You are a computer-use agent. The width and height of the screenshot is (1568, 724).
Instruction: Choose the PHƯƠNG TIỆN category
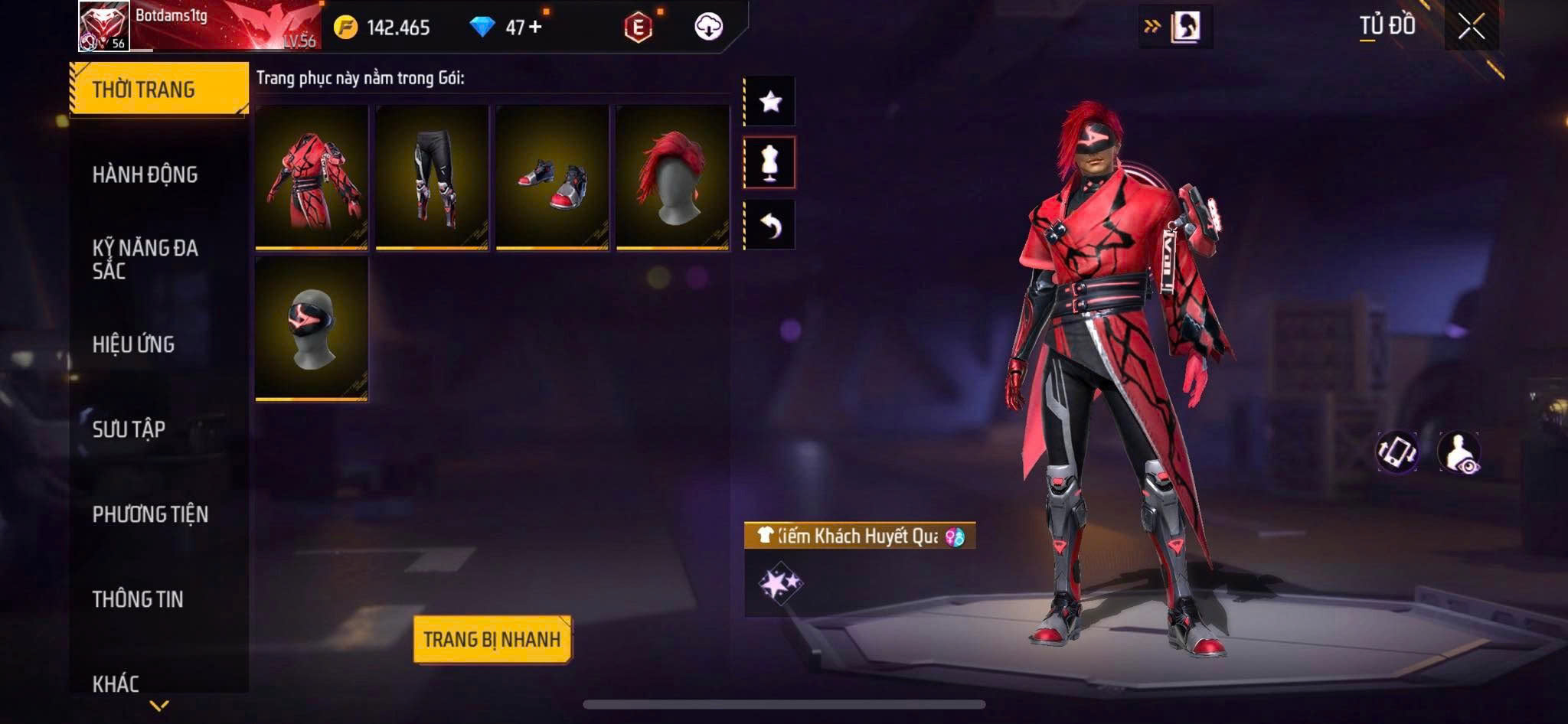tap(150, 514)
